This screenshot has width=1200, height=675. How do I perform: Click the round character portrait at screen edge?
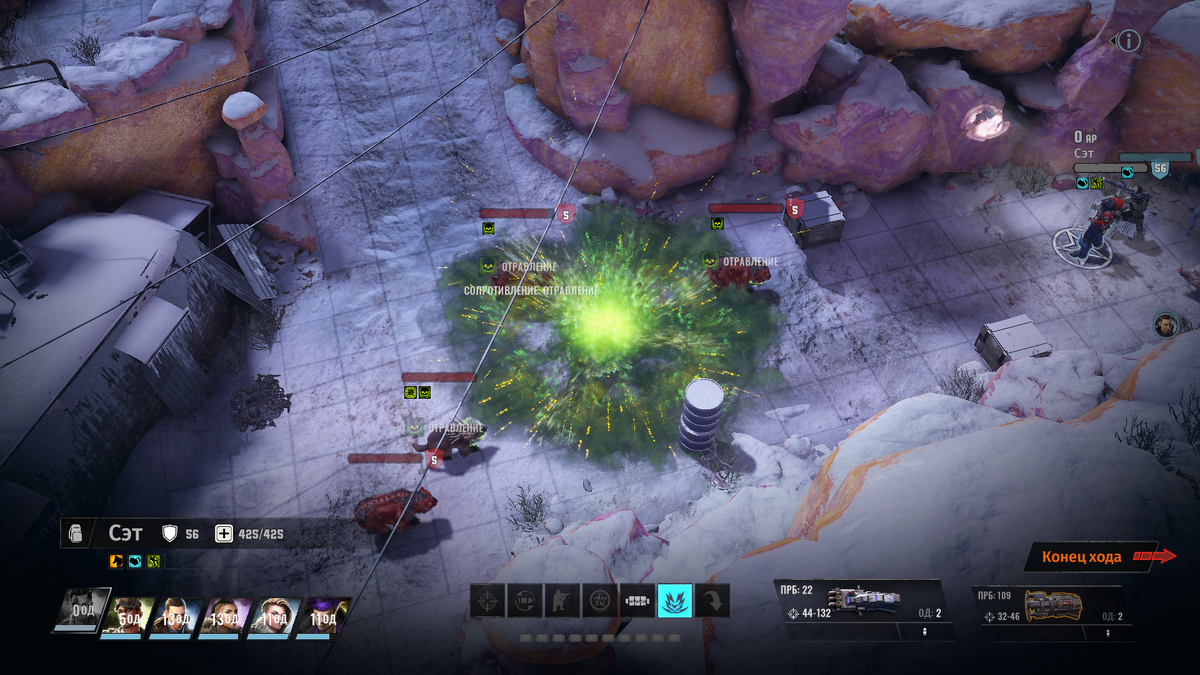1166,324
